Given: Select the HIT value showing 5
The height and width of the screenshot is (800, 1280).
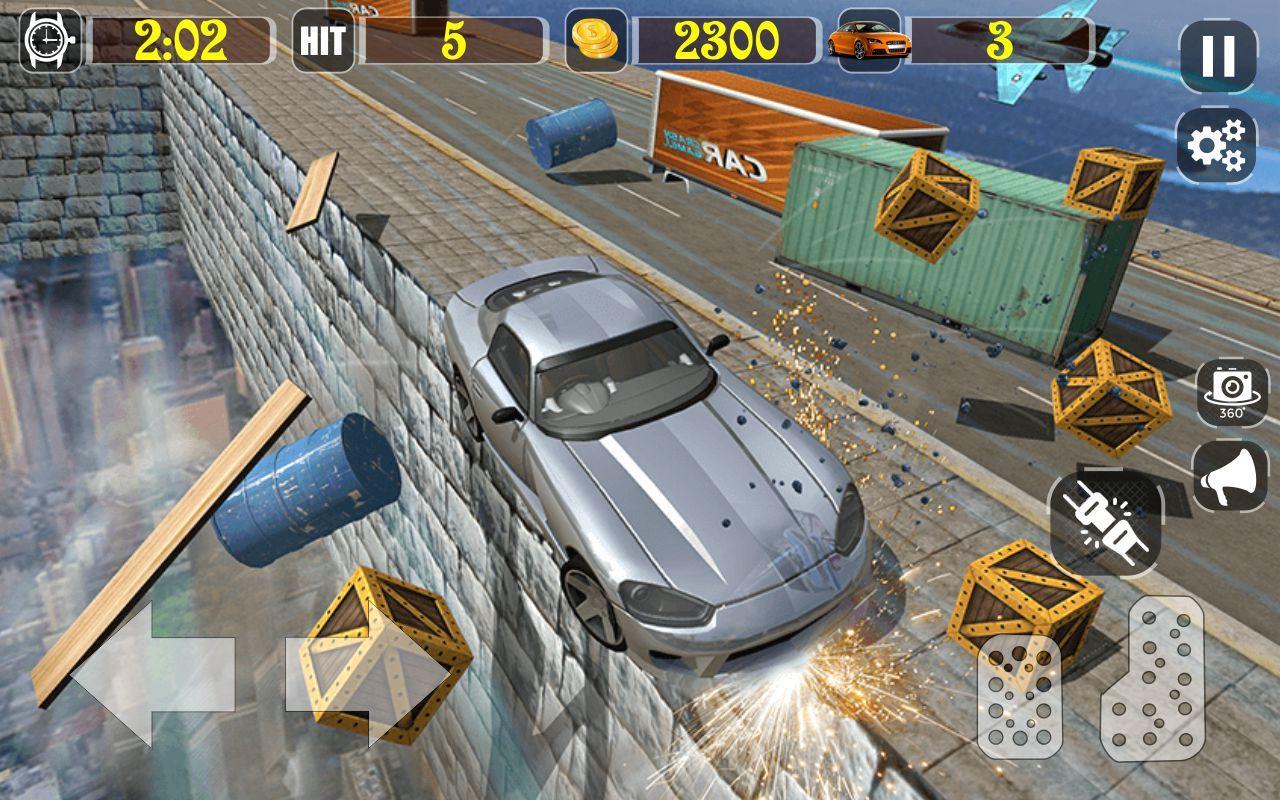Looking at the screenshot, I should (455, 38).
